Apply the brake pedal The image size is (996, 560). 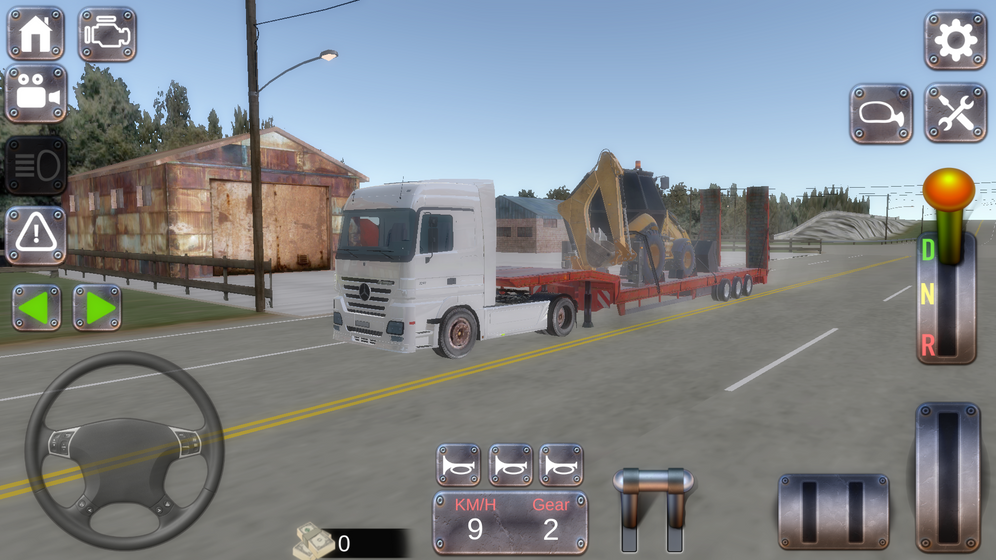point(833,510)
